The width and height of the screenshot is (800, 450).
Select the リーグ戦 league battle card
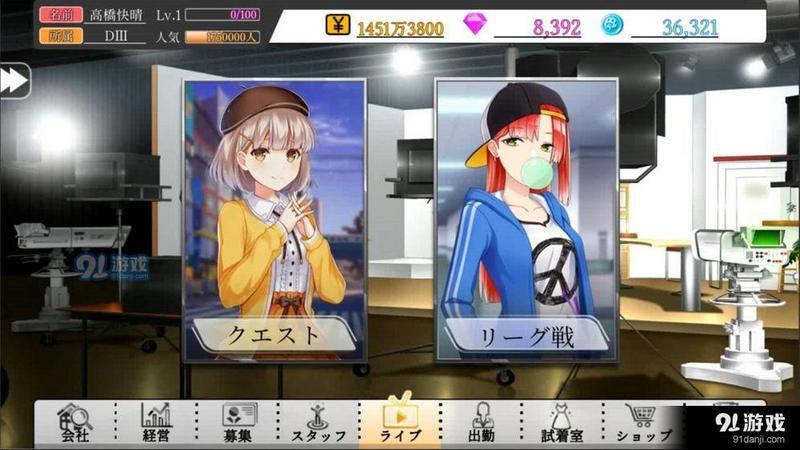click(525, 220)
